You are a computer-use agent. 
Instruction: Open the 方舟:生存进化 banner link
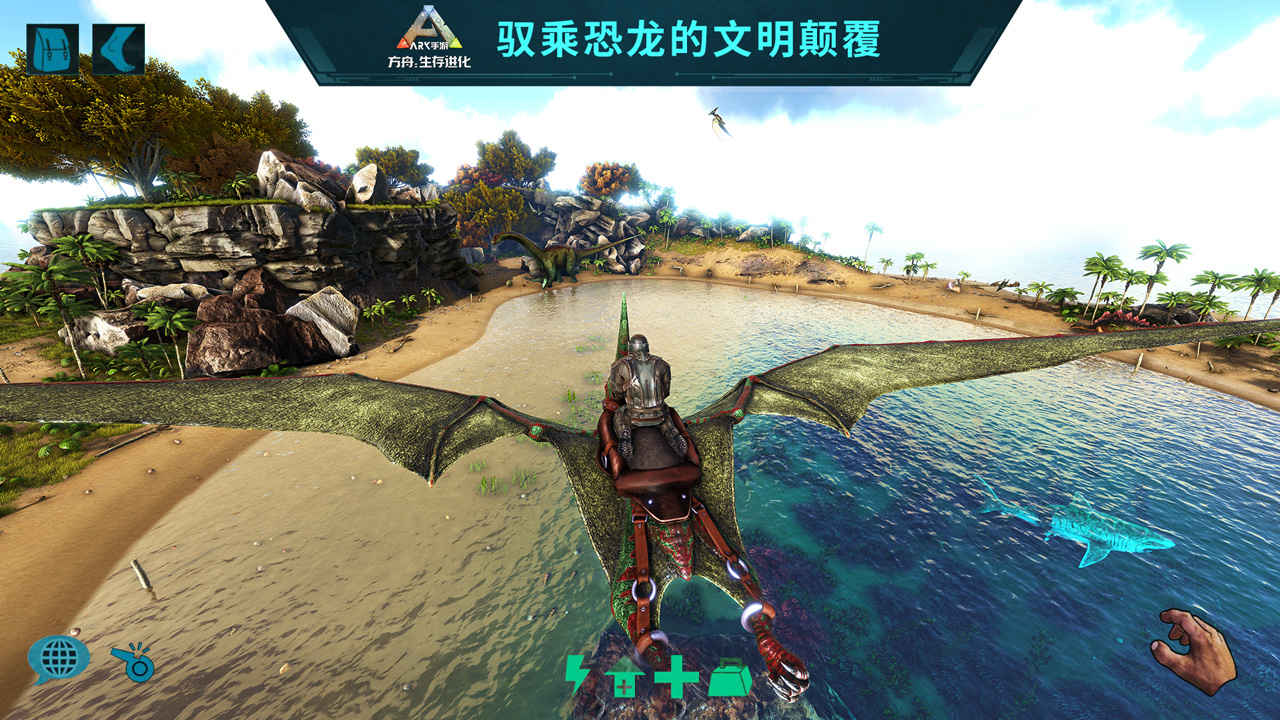coord(430,60)
